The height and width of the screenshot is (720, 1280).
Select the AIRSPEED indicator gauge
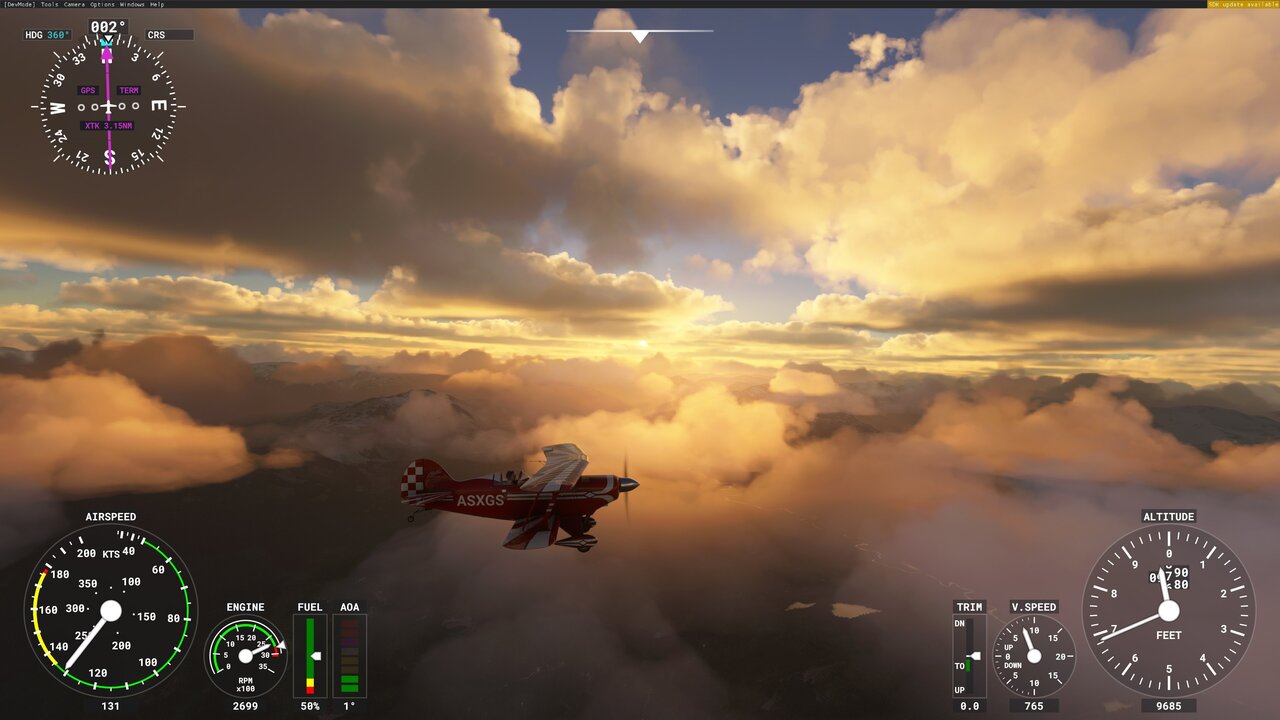click(110, 610)
